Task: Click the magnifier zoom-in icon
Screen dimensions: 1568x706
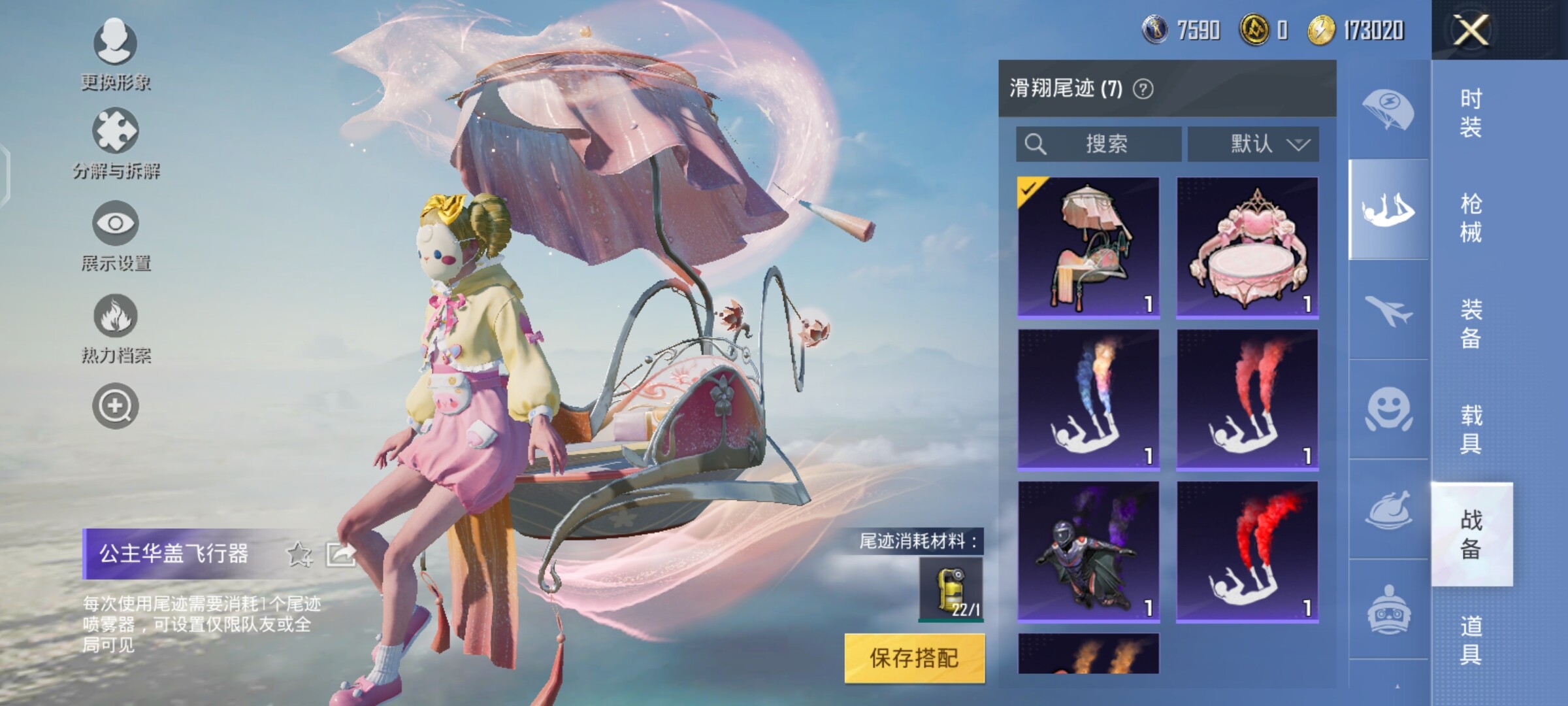Action: coord(115,406)
